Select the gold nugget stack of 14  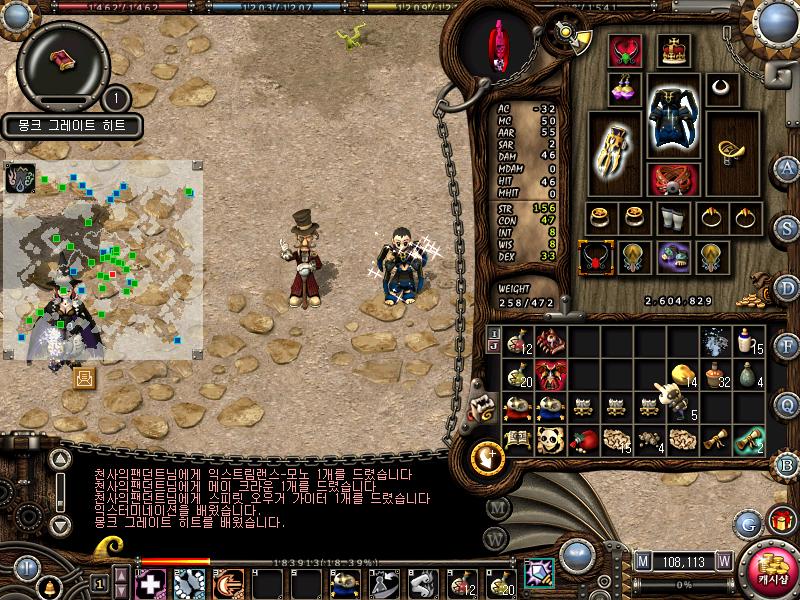pyautogui.click(x=683, y=374)
